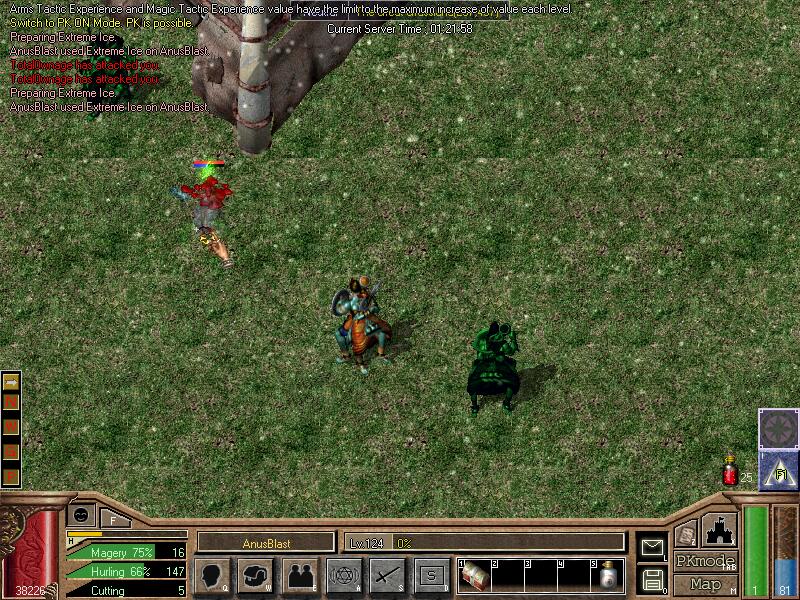Toggle the PKmode button
This screenshot has width=800, height=600.
pyautogui.click(x=705, y=562)
